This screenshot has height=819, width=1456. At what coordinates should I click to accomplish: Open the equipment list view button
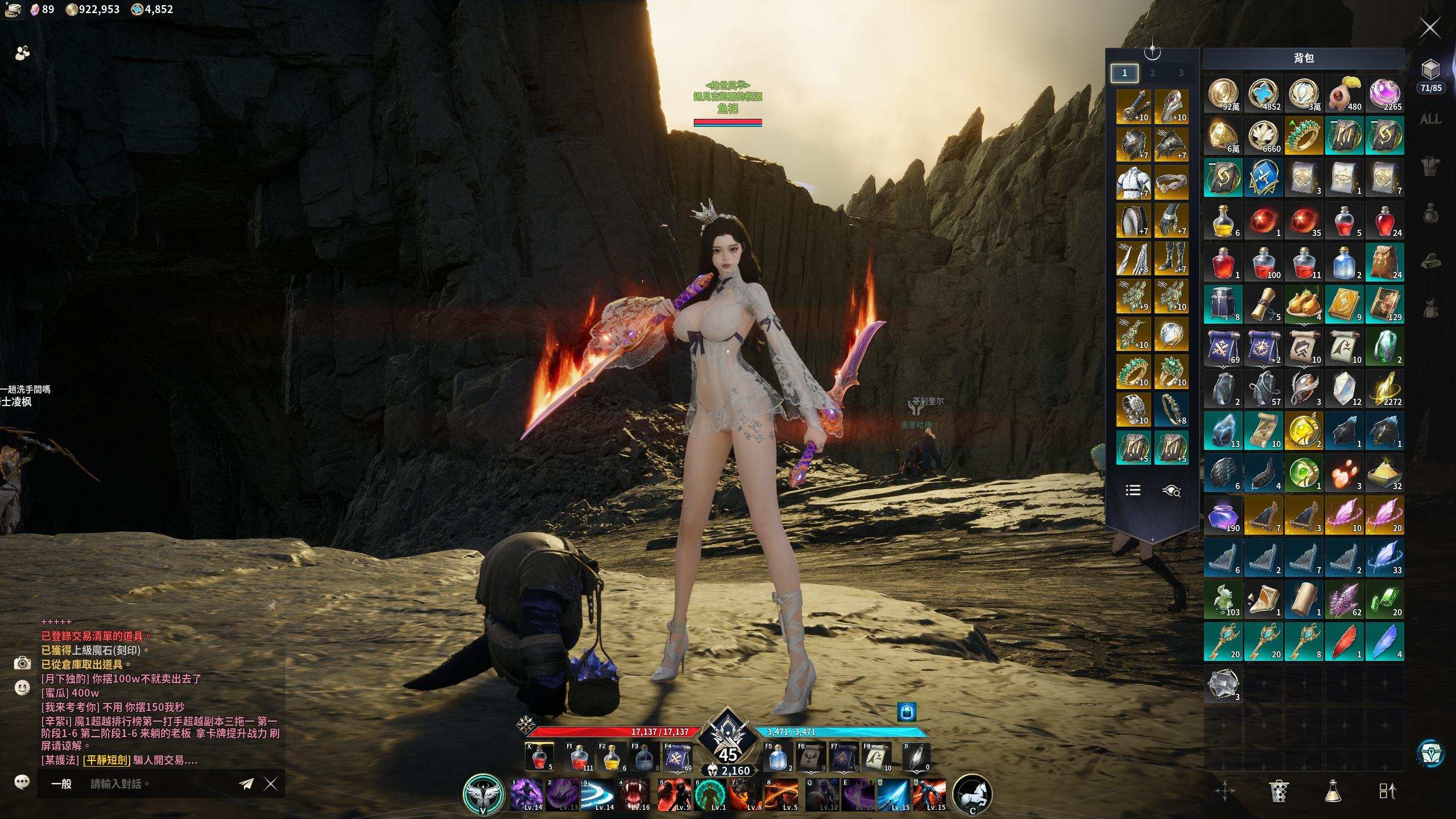[1133, 490]
